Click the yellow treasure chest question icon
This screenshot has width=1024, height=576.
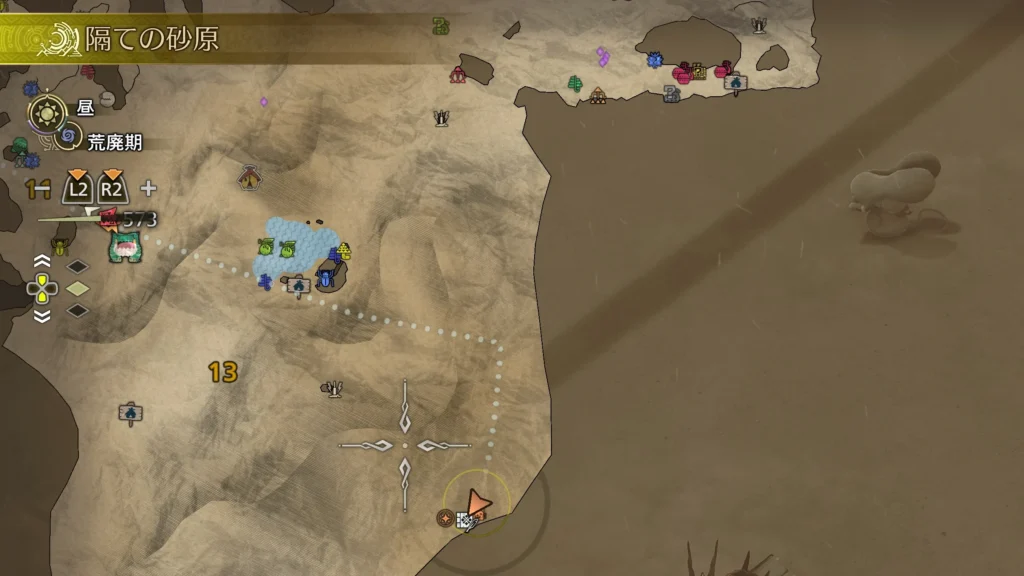pos(698,70)
